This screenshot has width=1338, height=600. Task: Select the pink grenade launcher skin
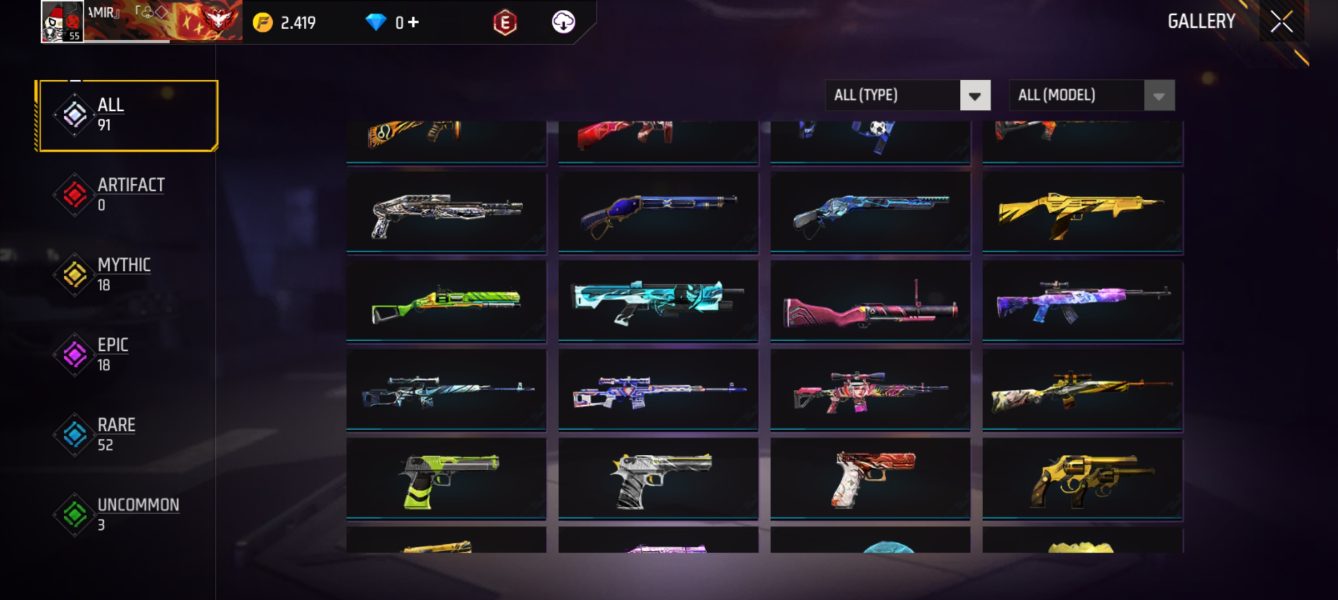click(x=870, y=299)
